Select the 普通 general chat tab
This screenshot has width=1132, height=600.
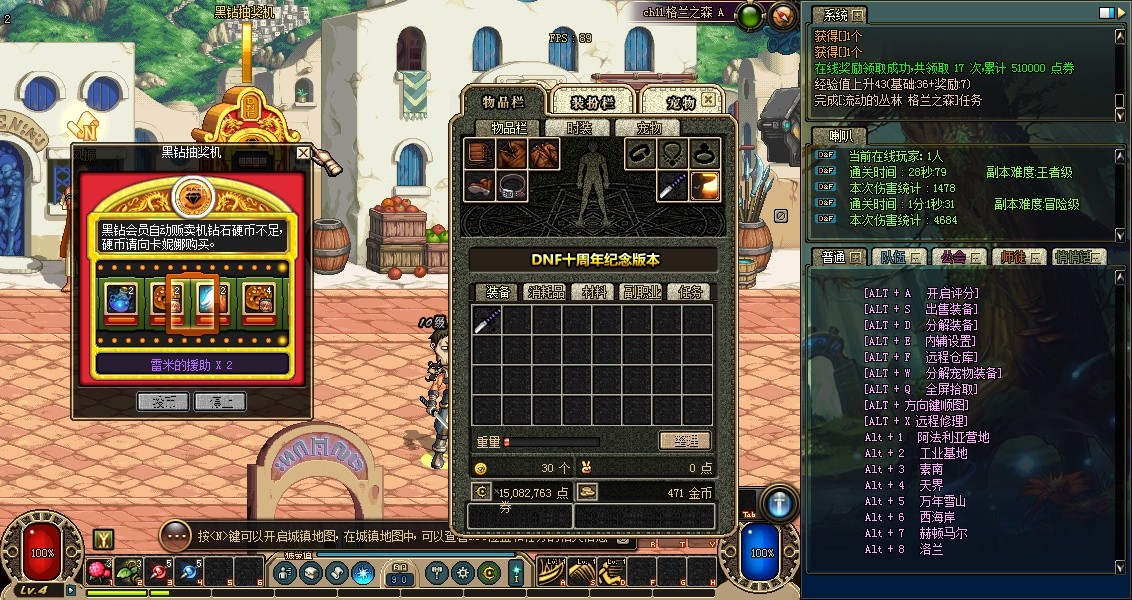coord(835,257)
